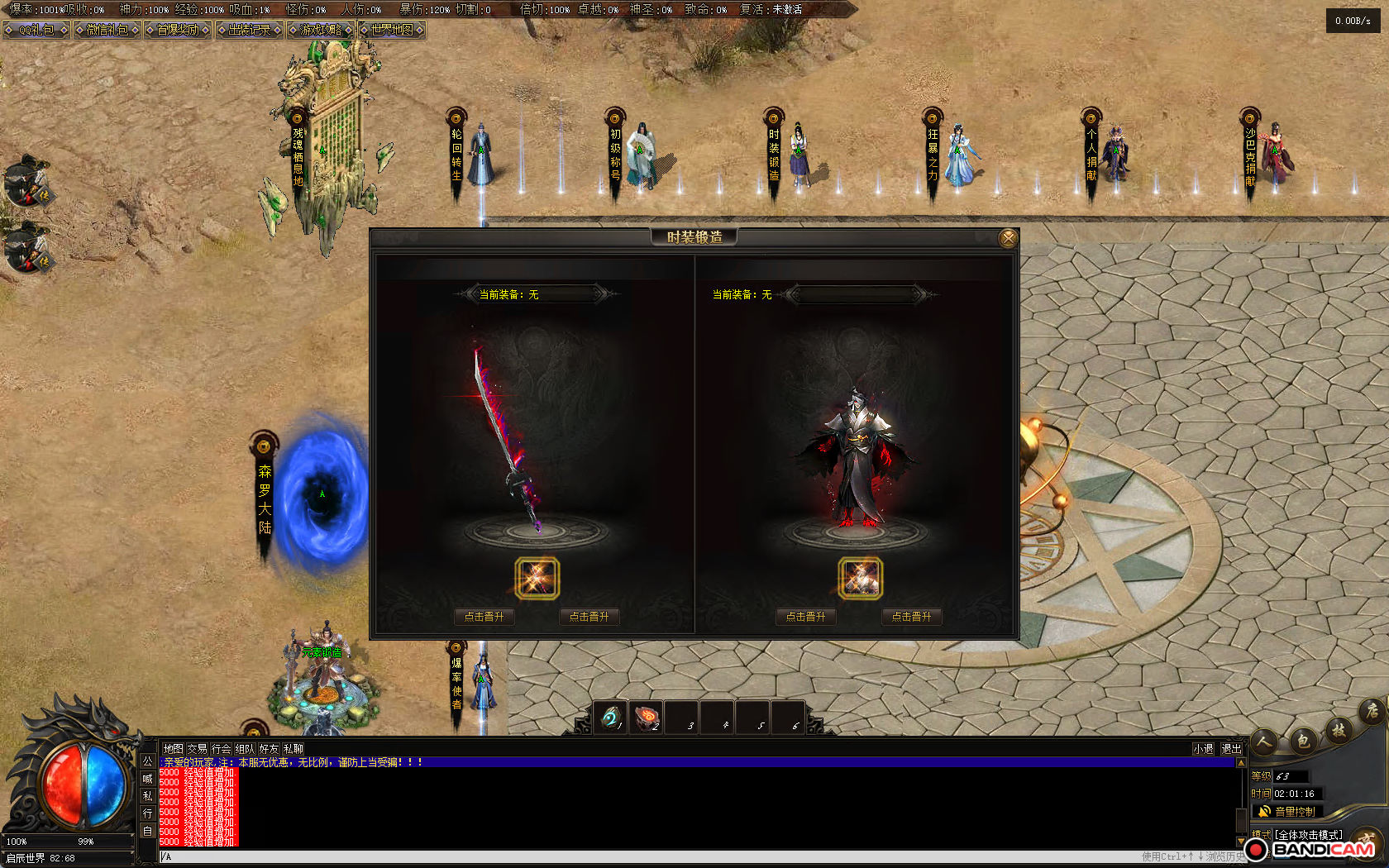
Task: Open the bag (包) button
Action: pyautogui.click(x=1302, y=740)
